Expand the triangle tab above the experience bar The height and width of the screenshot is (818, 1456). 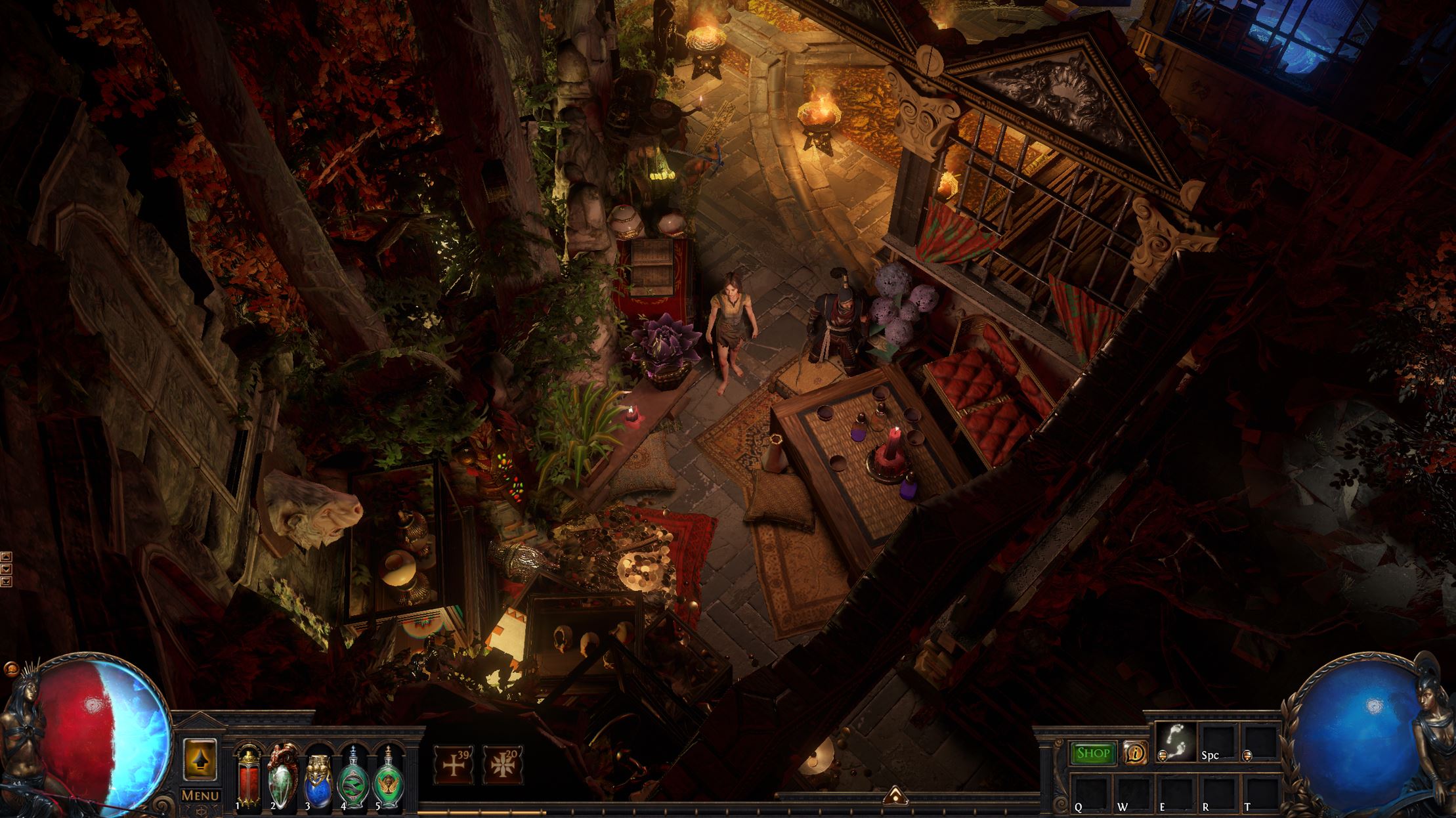tap(894, 796)
